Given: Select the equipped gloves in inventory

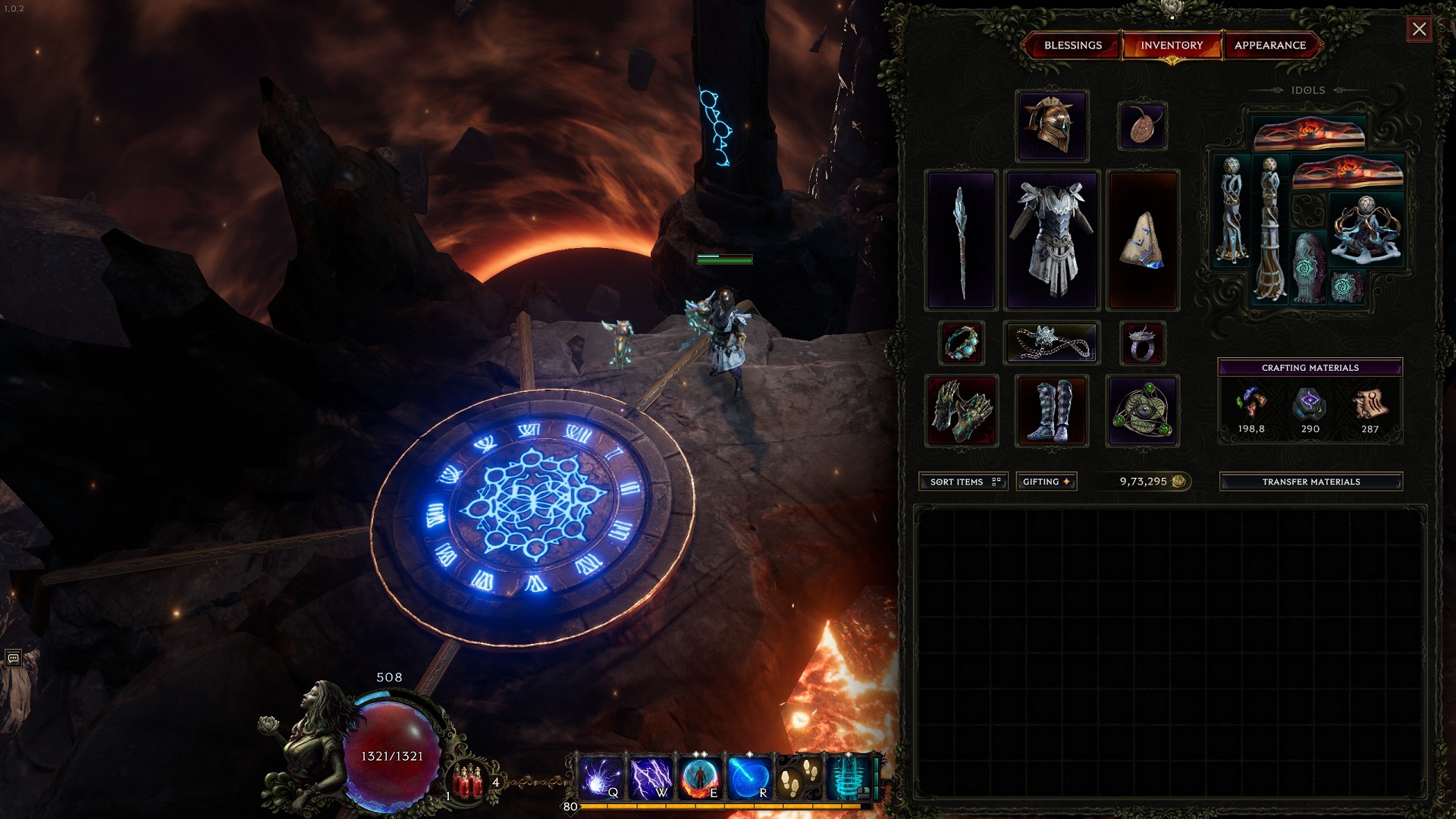Looking at the screenshot, I should [962, 410].
